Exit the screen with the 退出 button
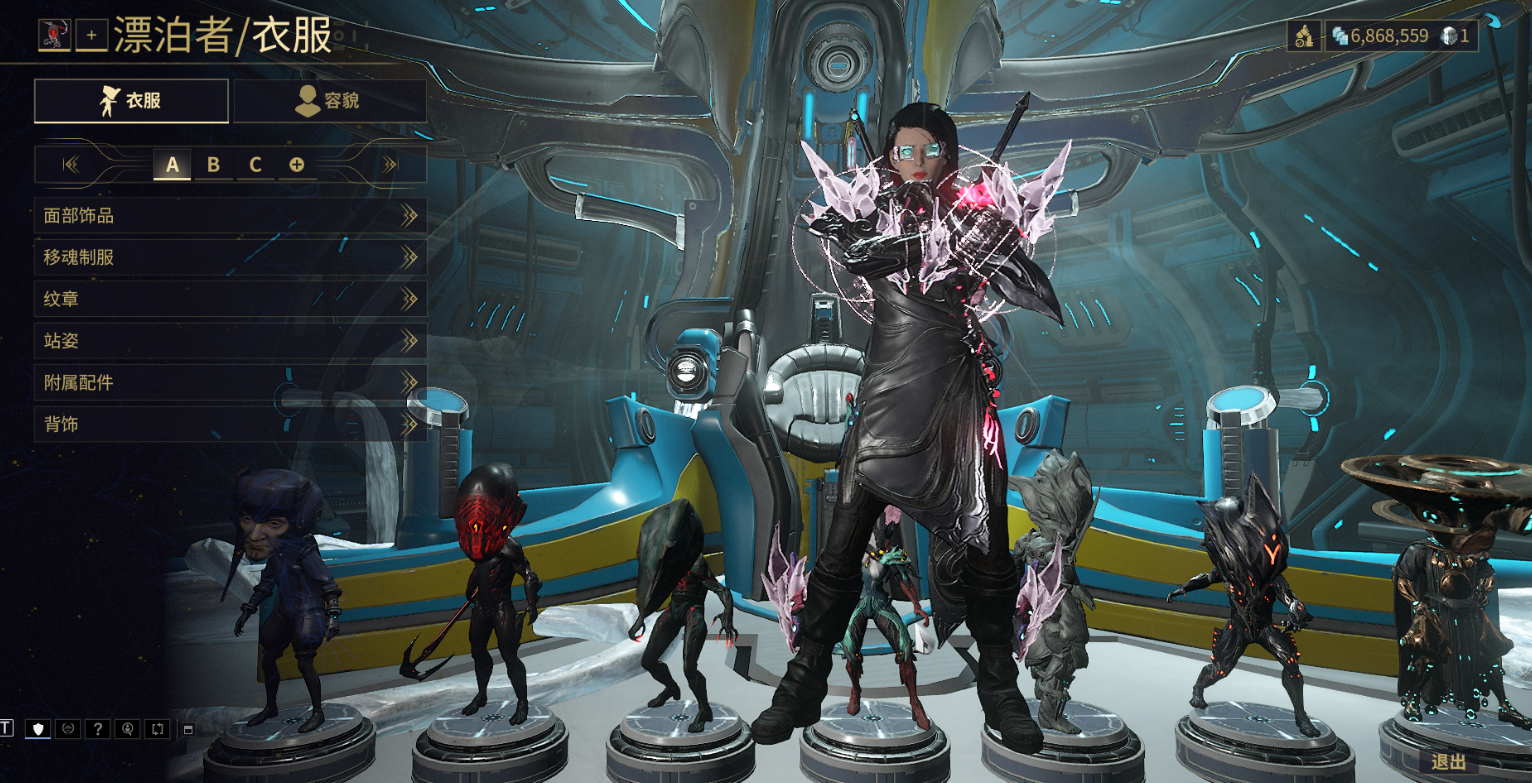The image size is (1532, 783). 1448,762
